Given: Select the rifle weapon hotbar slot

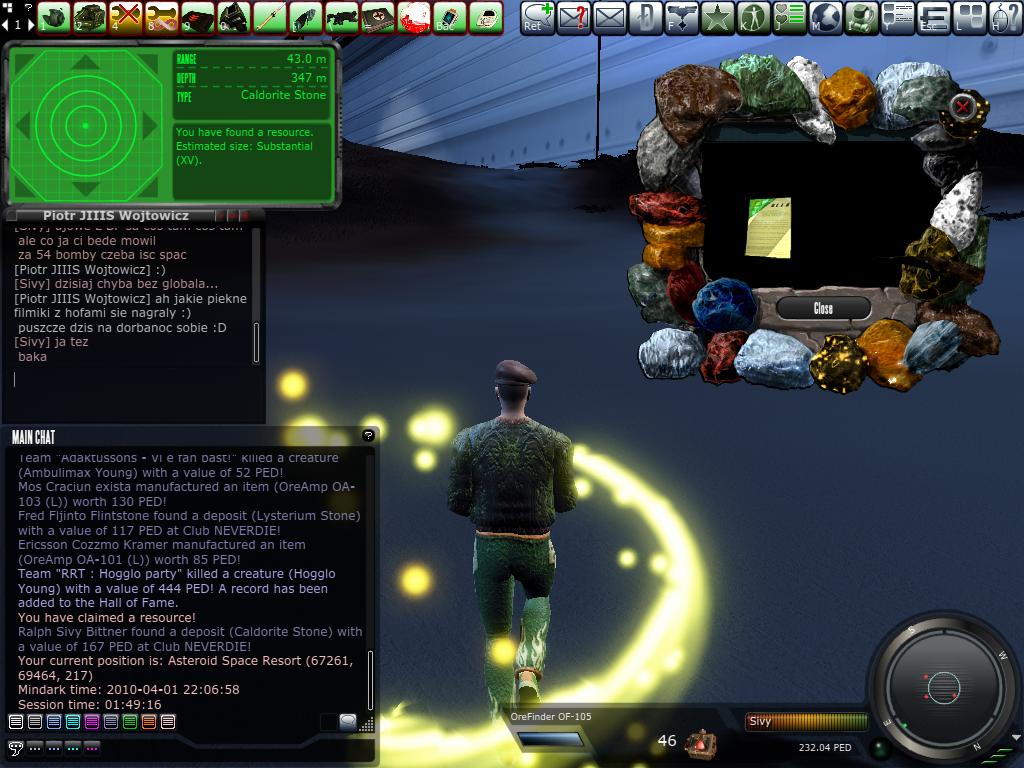Looking at the screenshot, I should (x=342, y=17).
